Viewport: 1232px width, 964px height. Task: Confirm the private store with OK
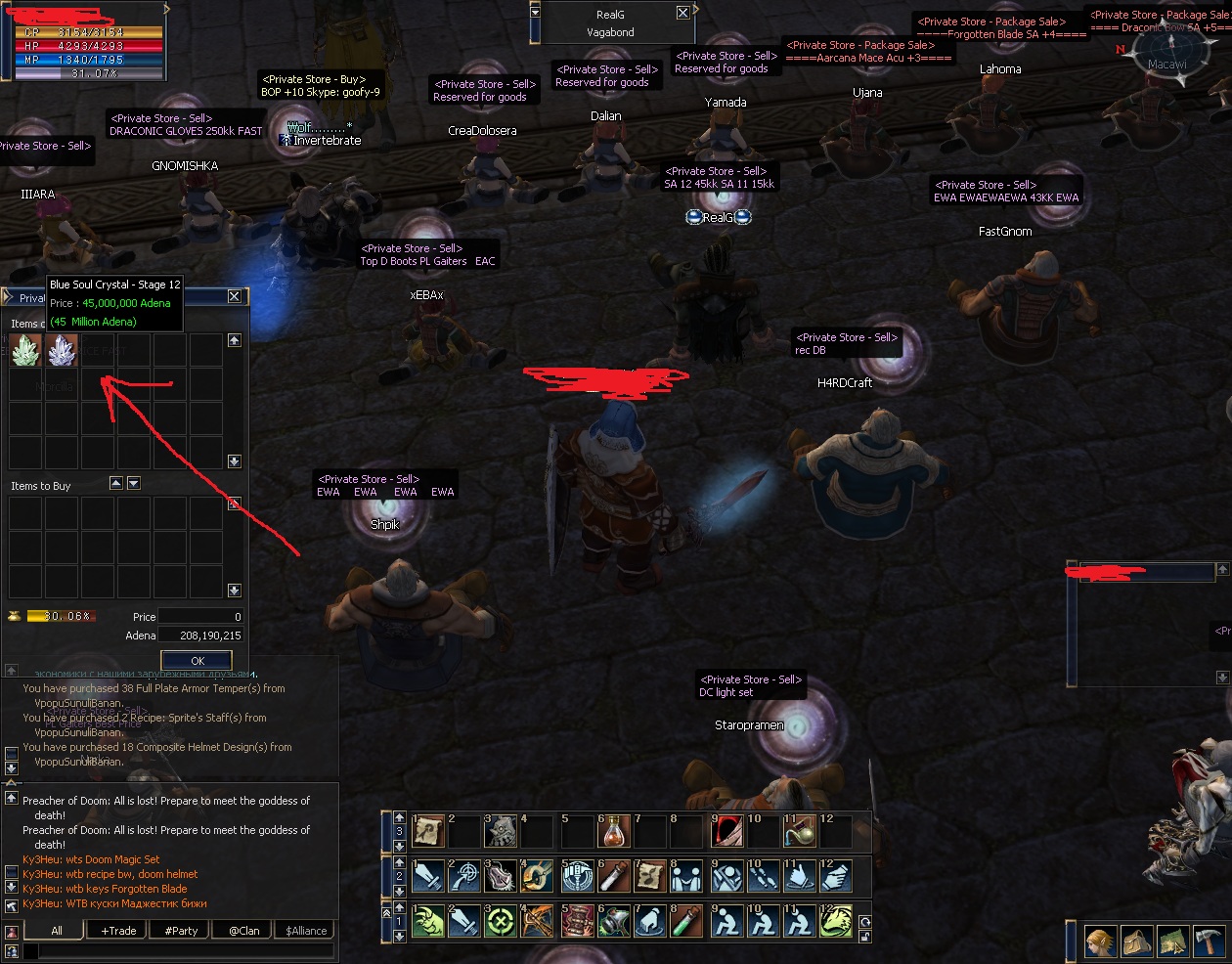pyautogui.click(x=197, y=661)
